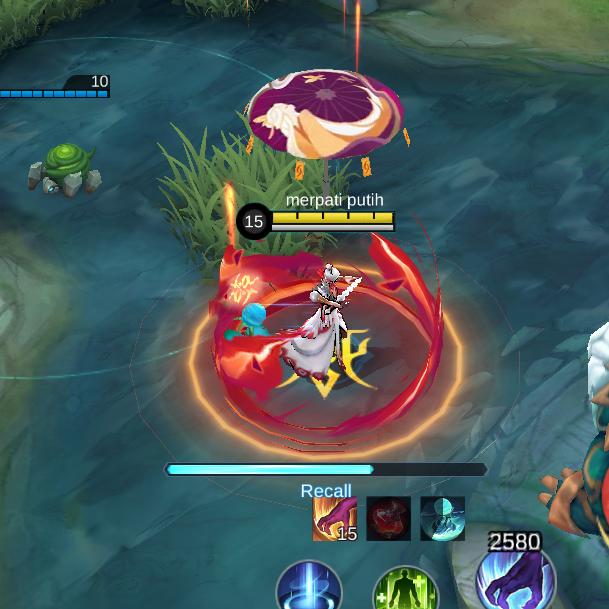
Task: Tap the orange claw icon showing 15
Action: (335, 518)
